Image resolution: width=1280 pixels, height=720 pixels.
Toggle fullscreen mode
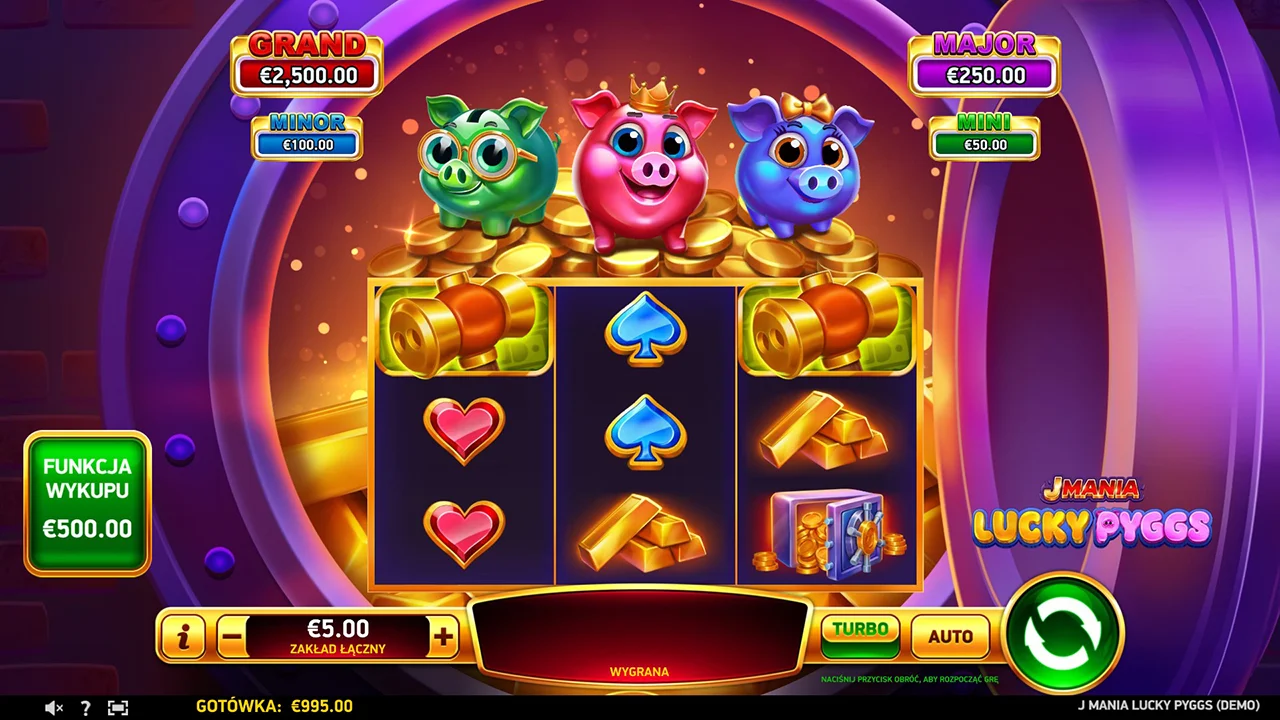[118, 707]
